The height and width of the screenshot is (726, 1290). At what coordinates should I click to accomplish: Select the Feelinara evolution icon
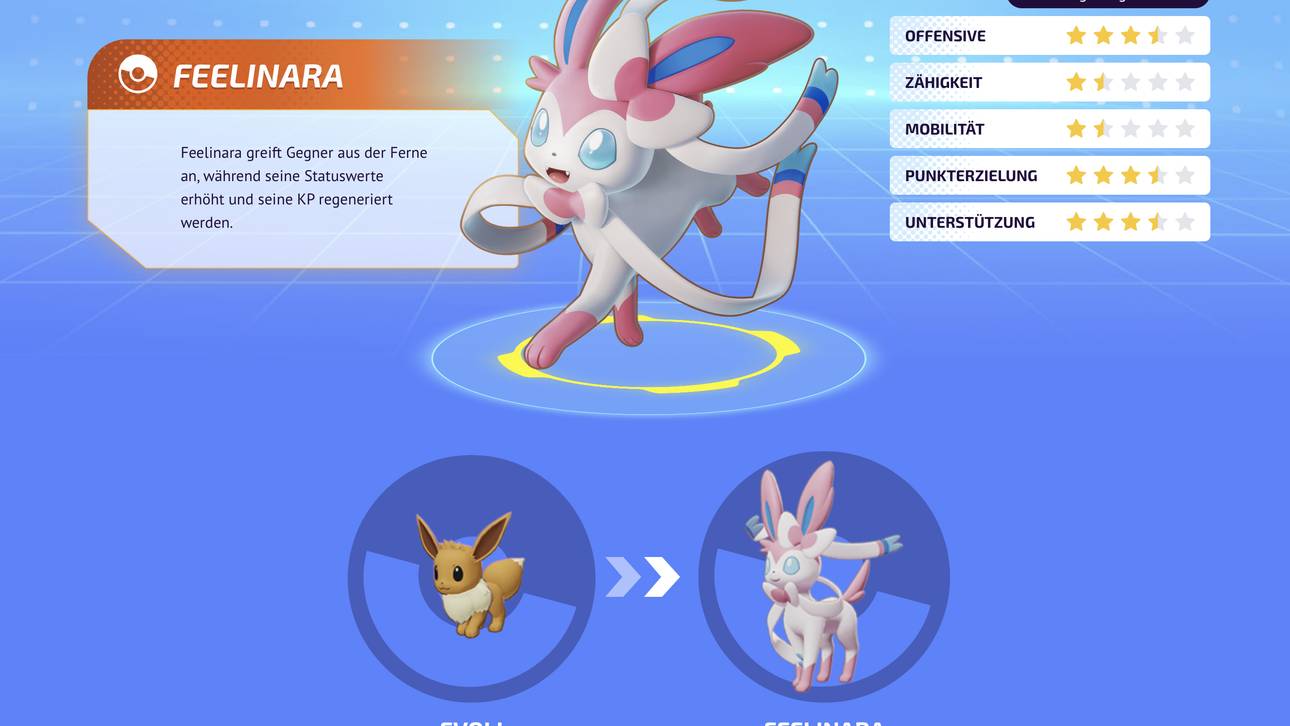click(x=822, y=577)
